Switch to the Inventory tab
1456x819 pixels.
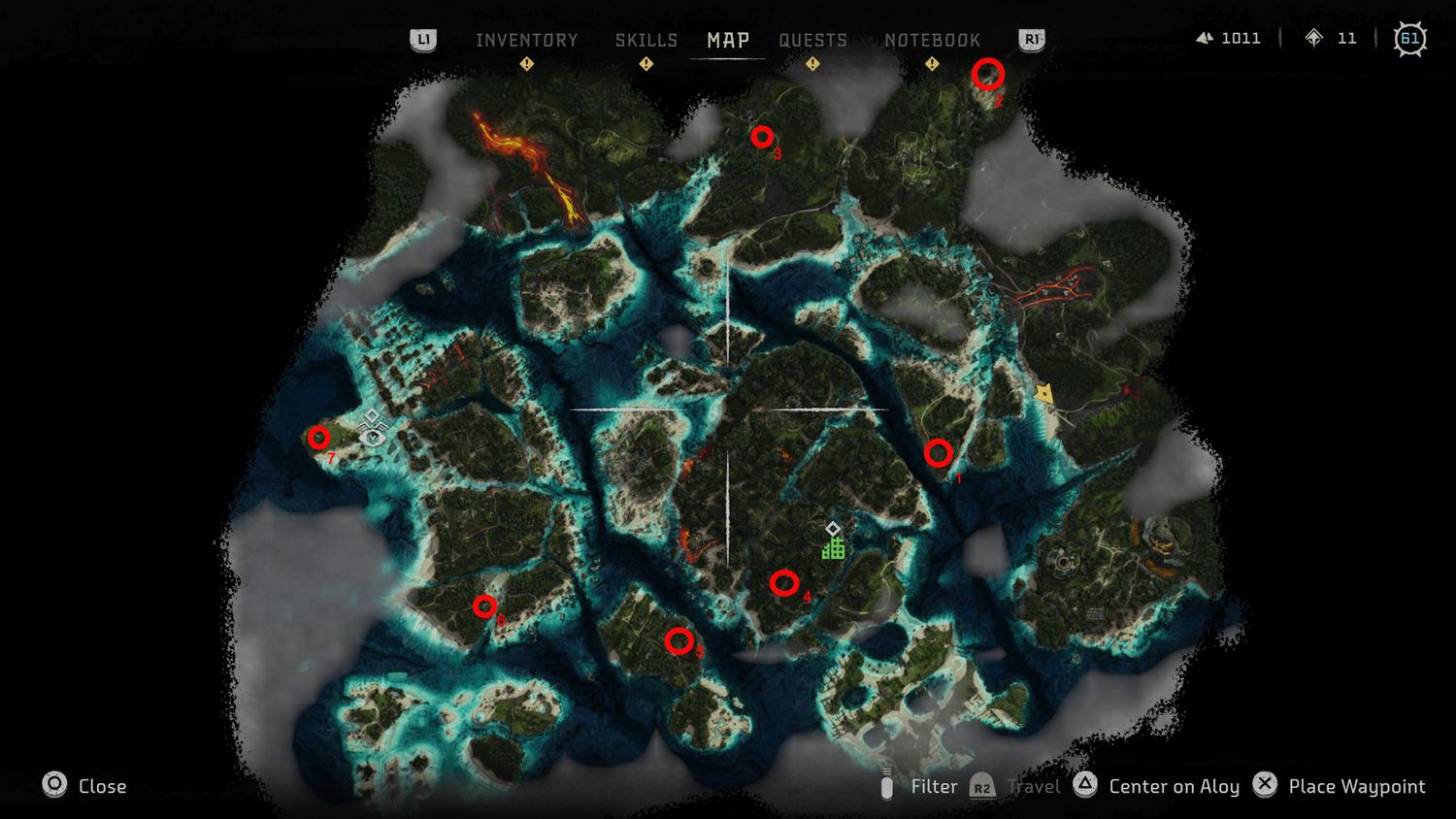526,40
